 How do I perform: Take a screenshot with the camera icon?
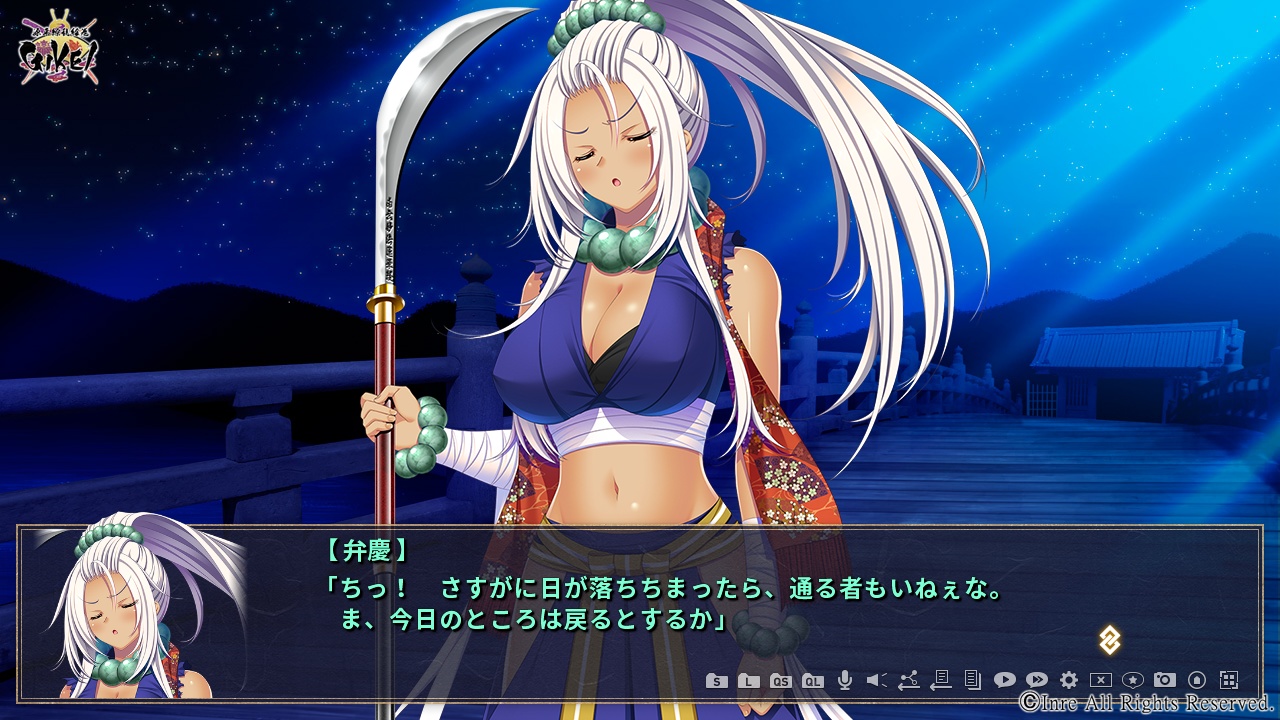pos(1164,680)
